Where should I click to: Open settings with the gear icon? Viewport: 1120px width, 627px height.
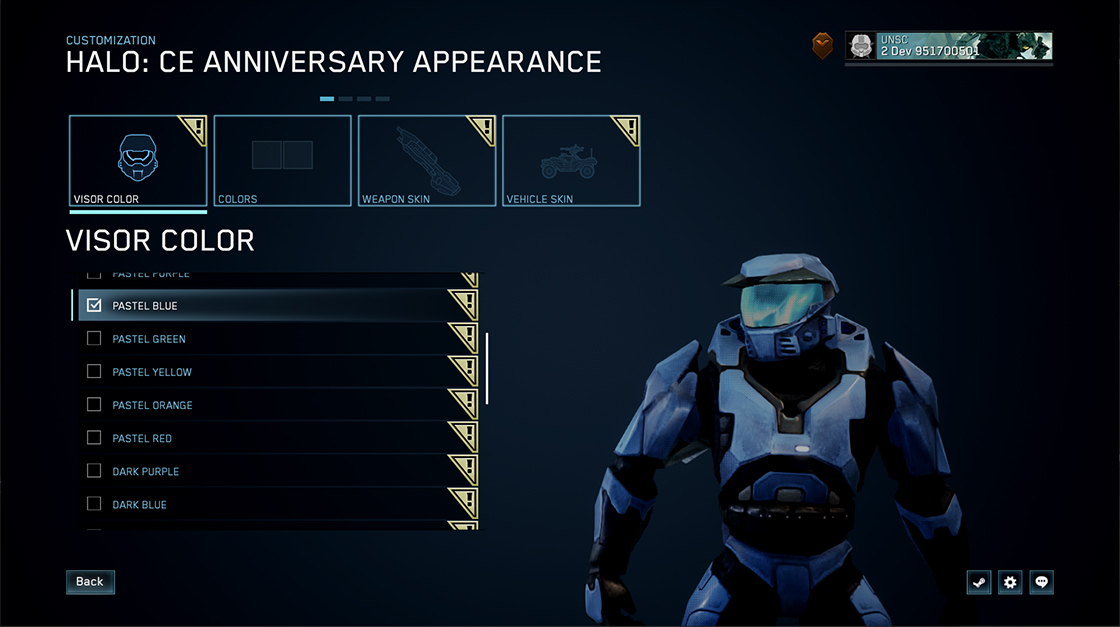pyautogui.click(x=1010, y=582)
